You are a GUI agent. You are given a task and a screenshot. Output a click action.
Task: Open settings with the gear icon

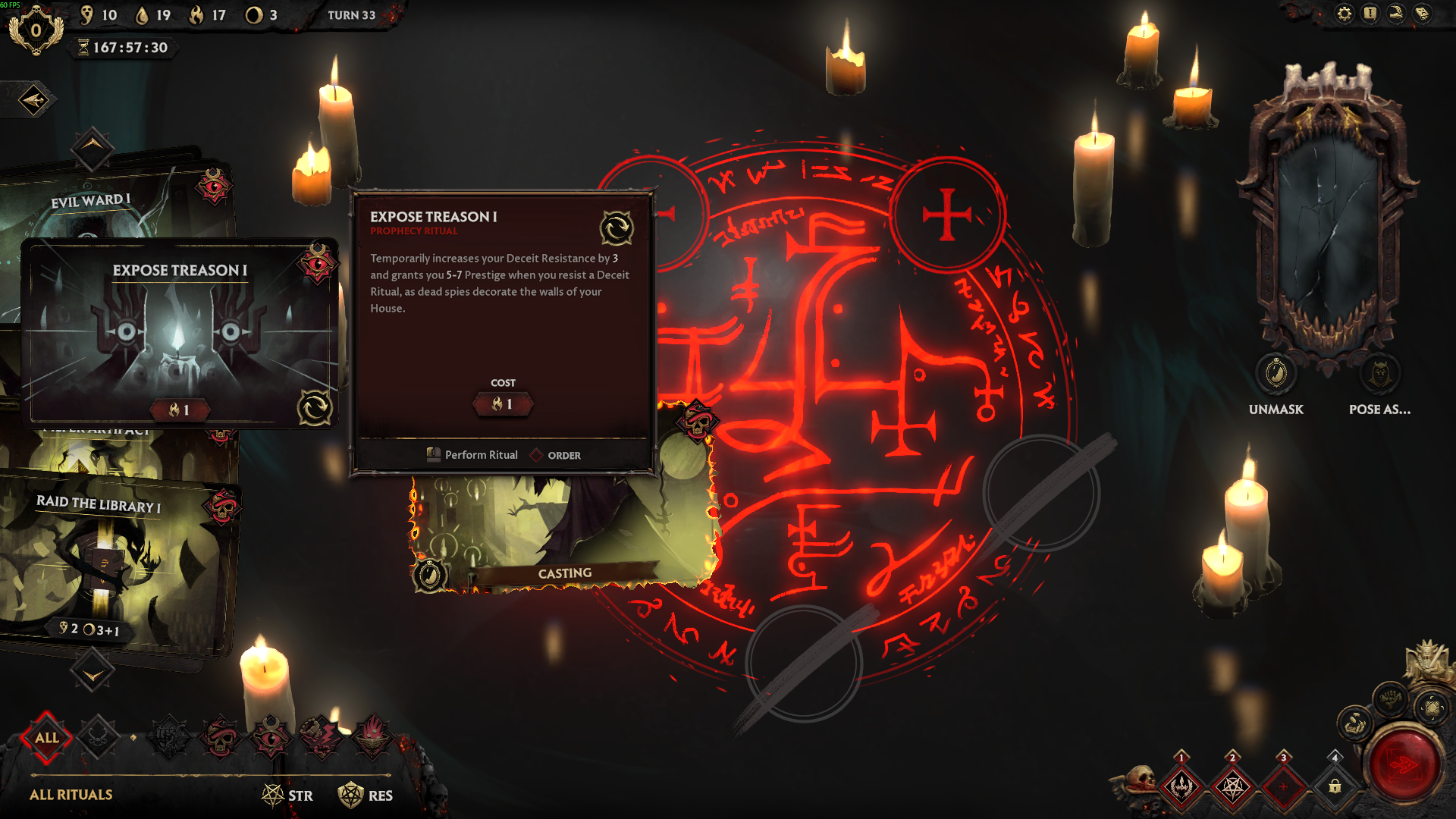[x=1345, y=14]
